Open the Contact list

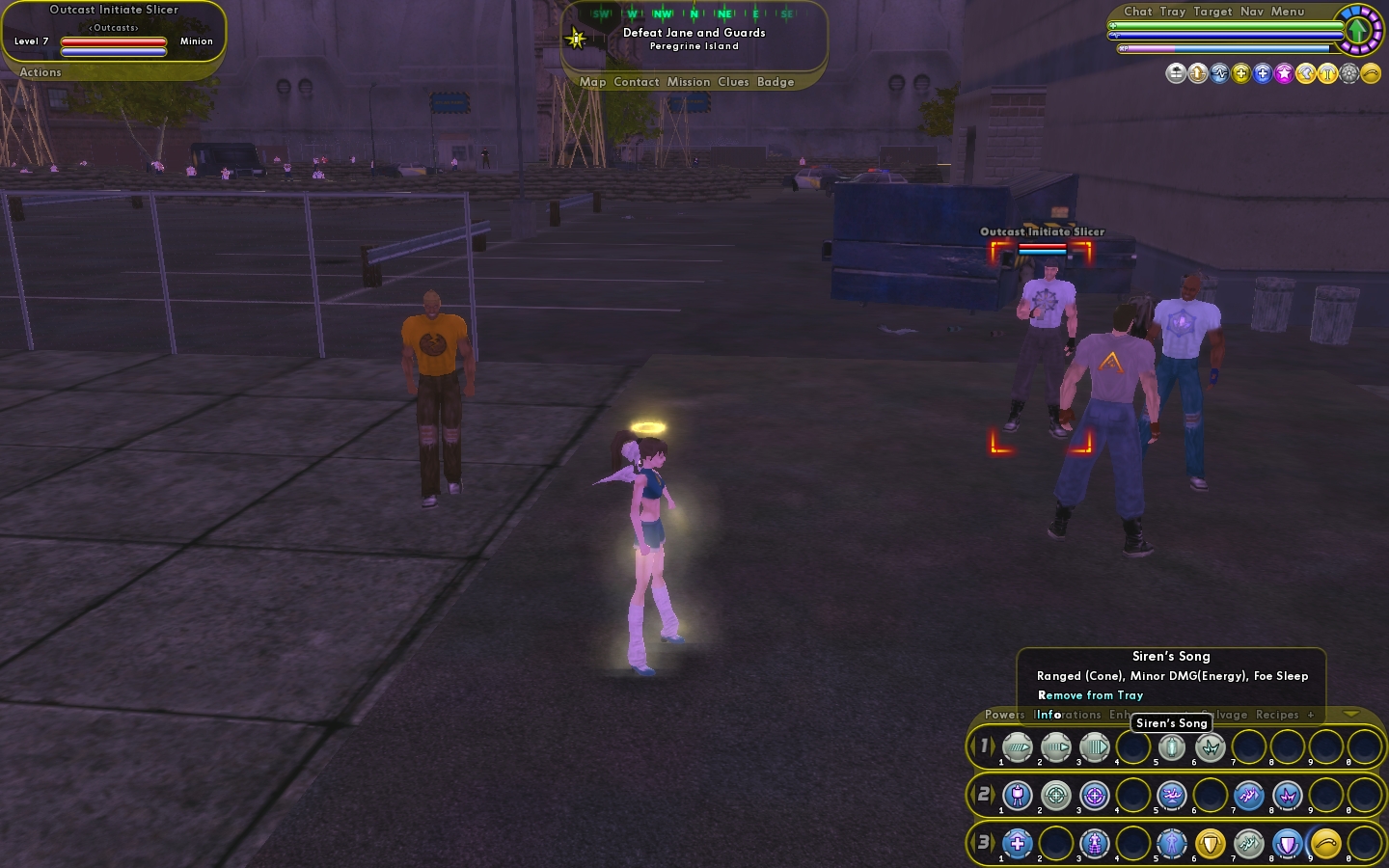coord(637,82)
